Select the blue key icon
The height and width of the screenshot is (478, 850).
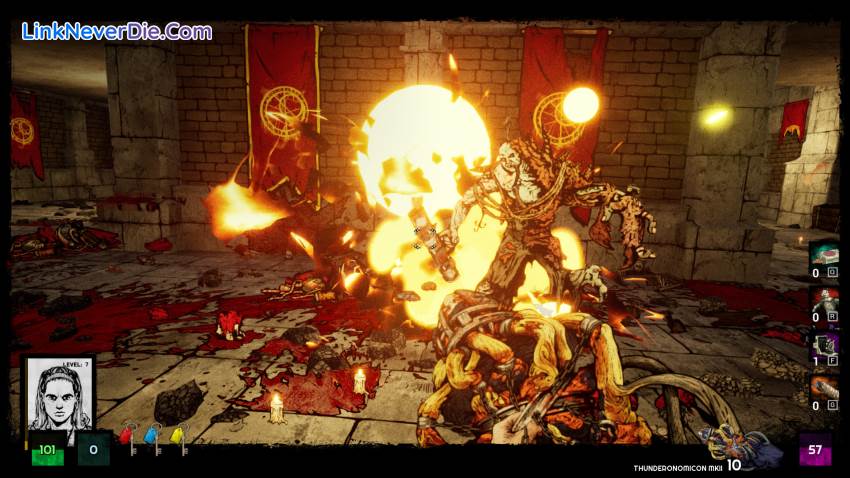tap(152, 437)
